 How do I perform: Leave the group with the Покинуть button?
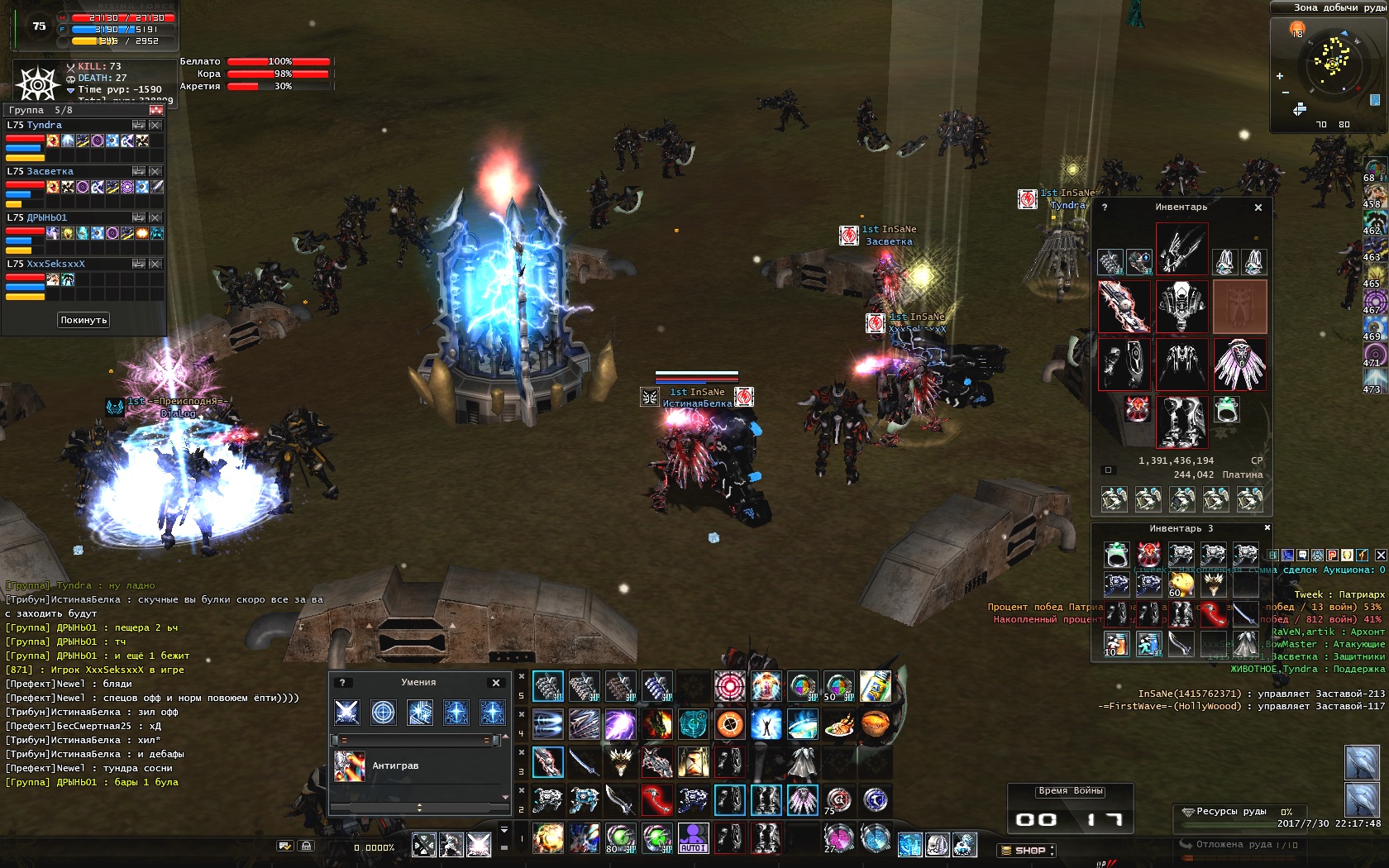(84, 320)
